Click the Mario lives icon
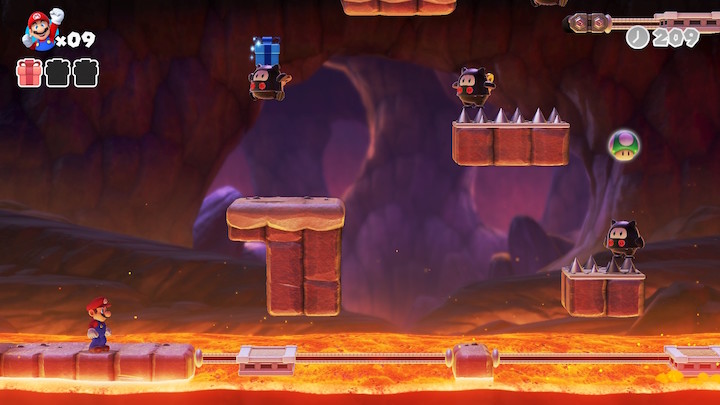This screenshot has width=720, height=405. pos(40,29)
